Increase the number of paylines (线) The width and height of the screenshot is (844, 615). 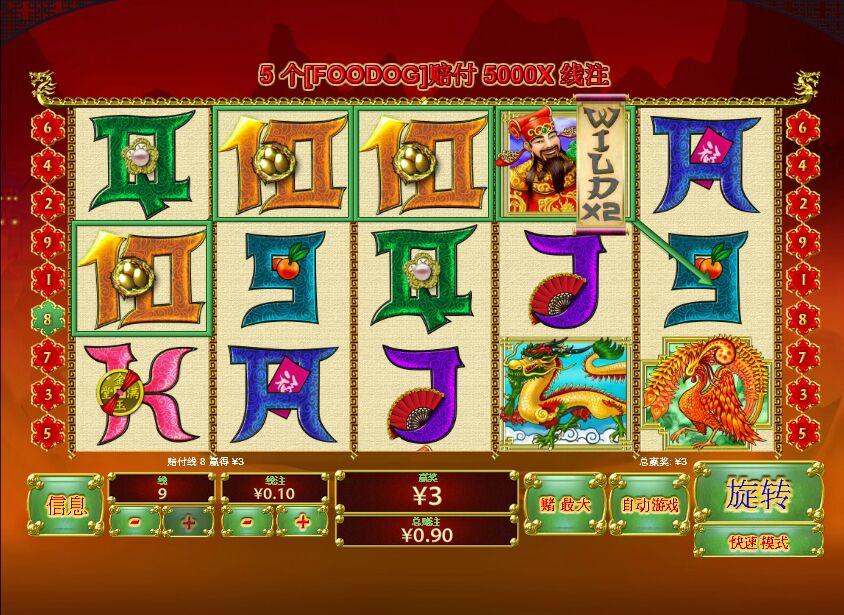pyautogui.click(x=188, y=521)
